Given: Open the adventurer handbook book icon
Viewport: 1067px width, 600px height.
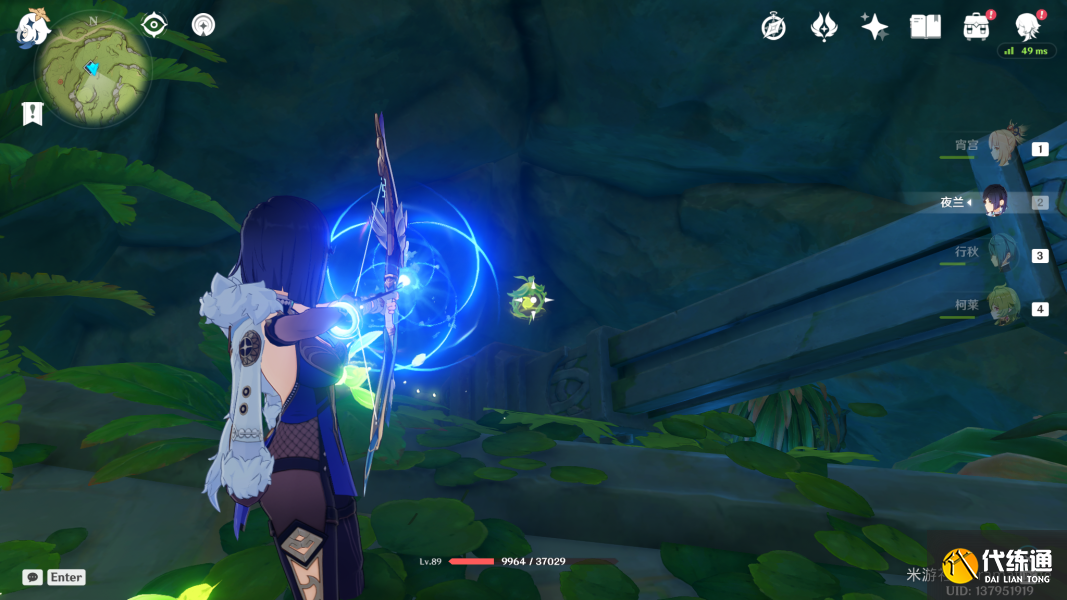Looking at the screenshot, I should click(925, 27).
